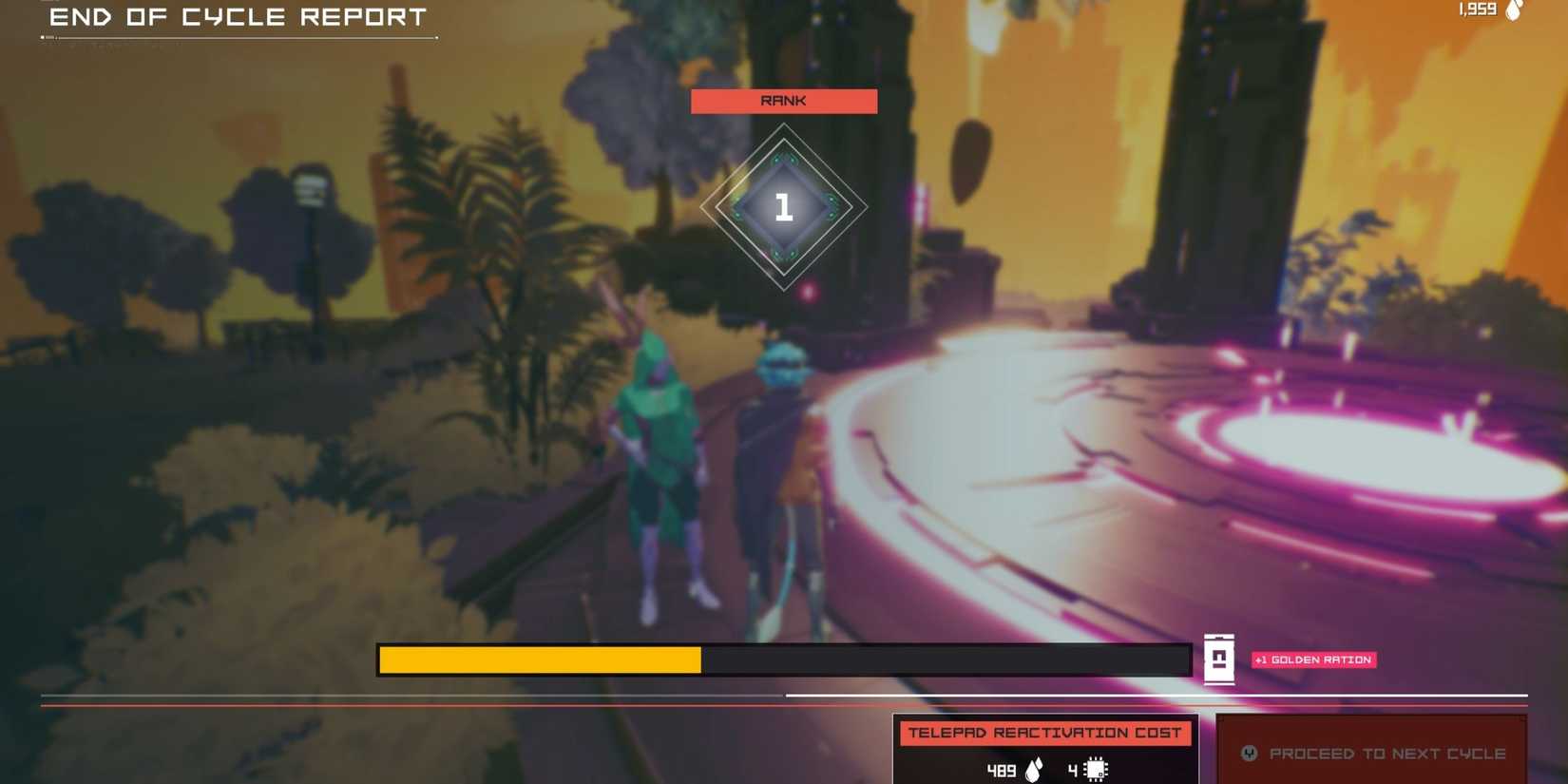
Task: Click the chip icon next to the 4 cost
Action: tap(1095, 768)
